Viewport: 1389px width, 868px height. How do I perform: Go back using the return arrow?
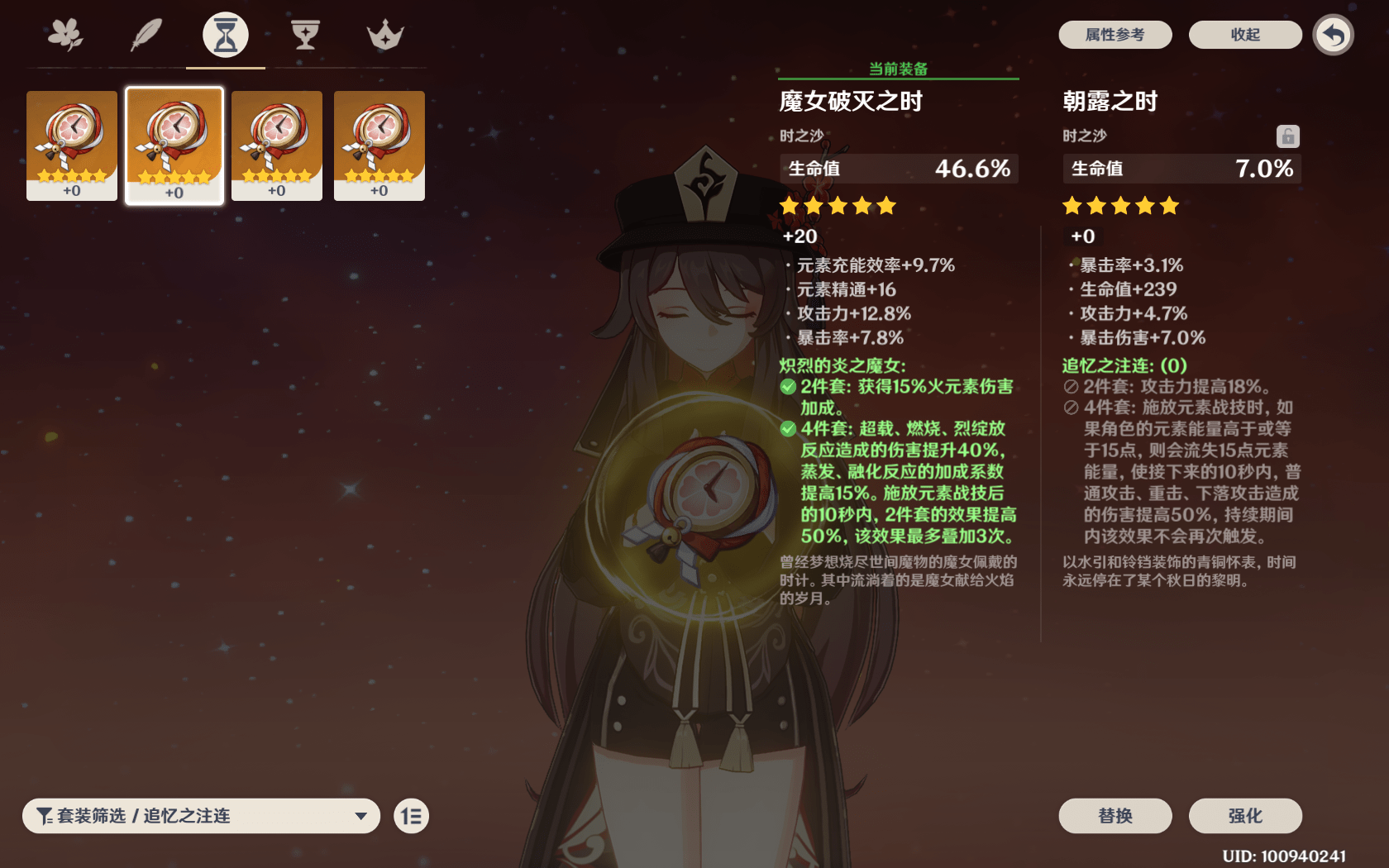(x=1333, y=35)
